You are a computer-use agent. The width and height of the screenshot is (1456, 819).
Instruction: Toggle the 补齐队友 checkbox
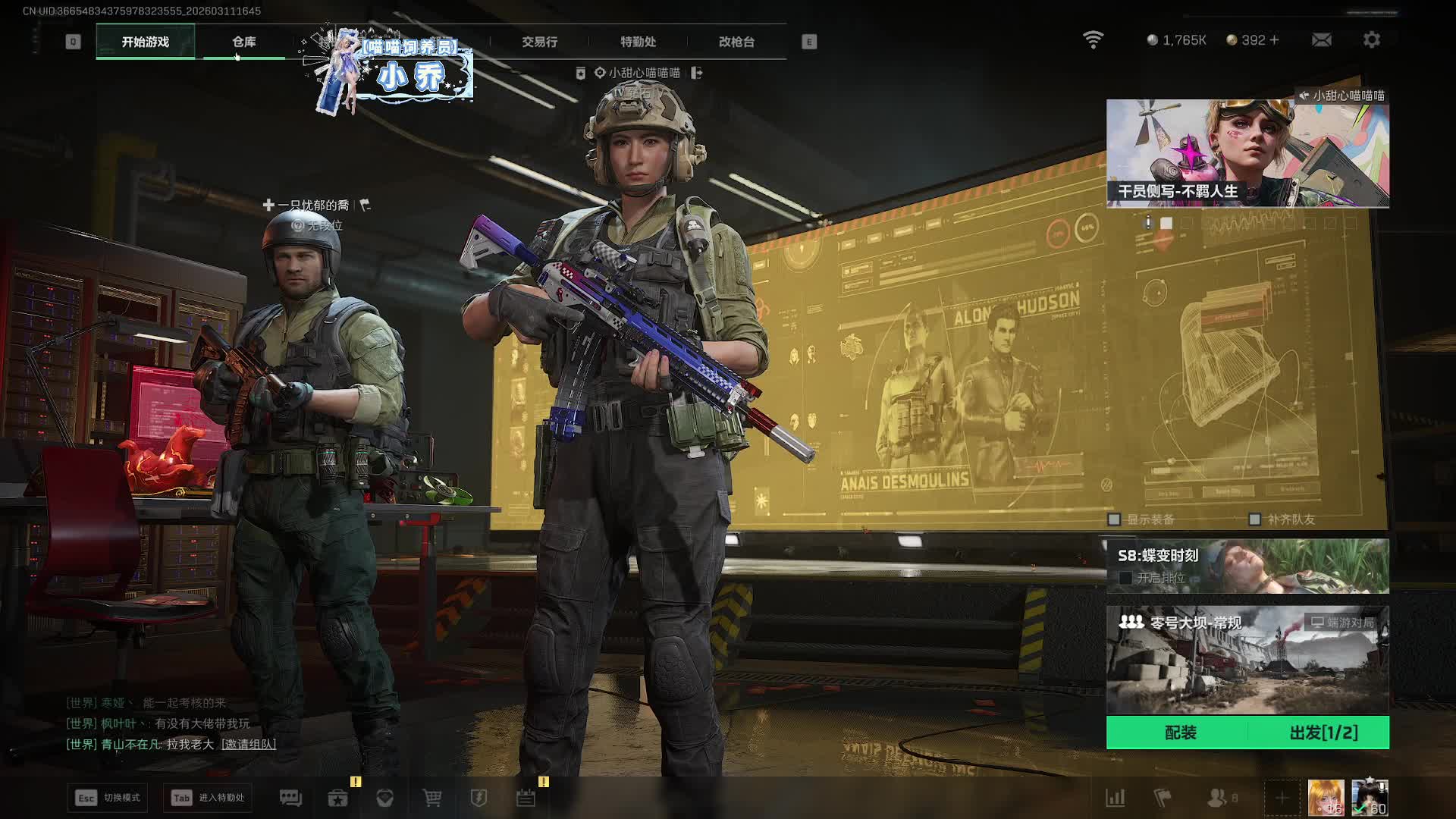(1254, 519)
